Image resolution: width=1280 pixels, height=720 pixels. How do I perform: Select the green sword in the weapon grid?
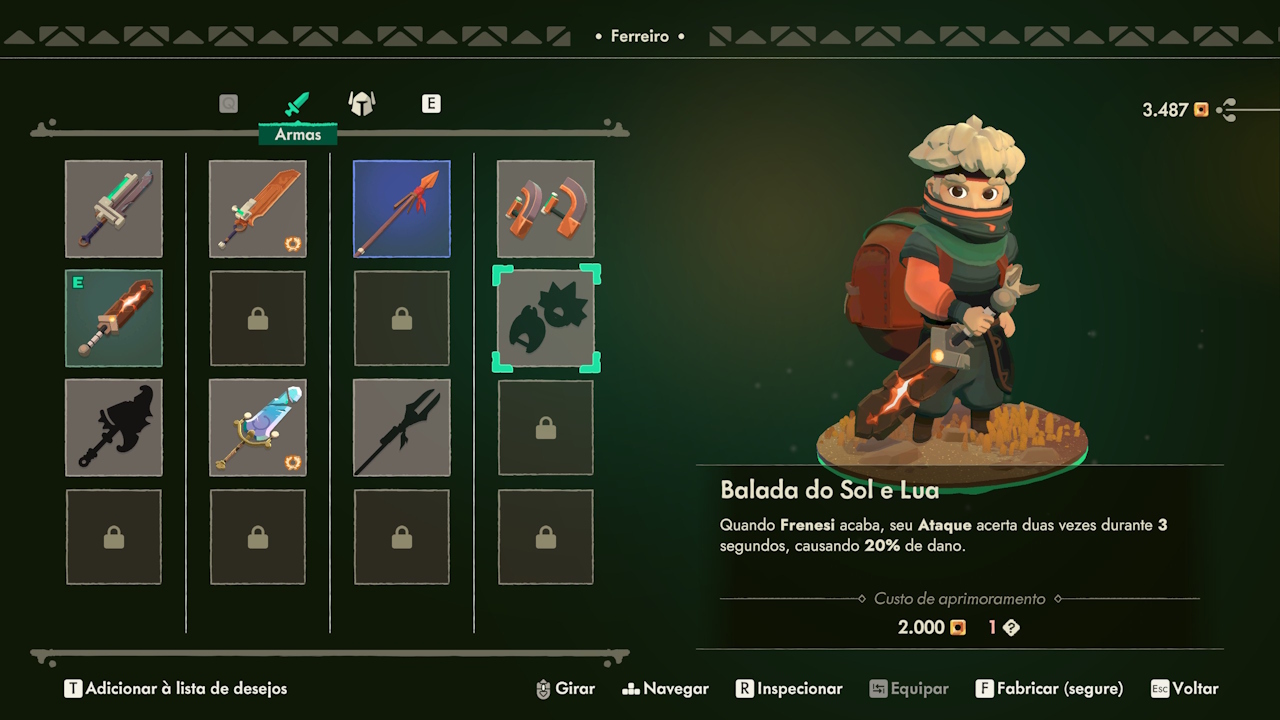click(113, 208)
